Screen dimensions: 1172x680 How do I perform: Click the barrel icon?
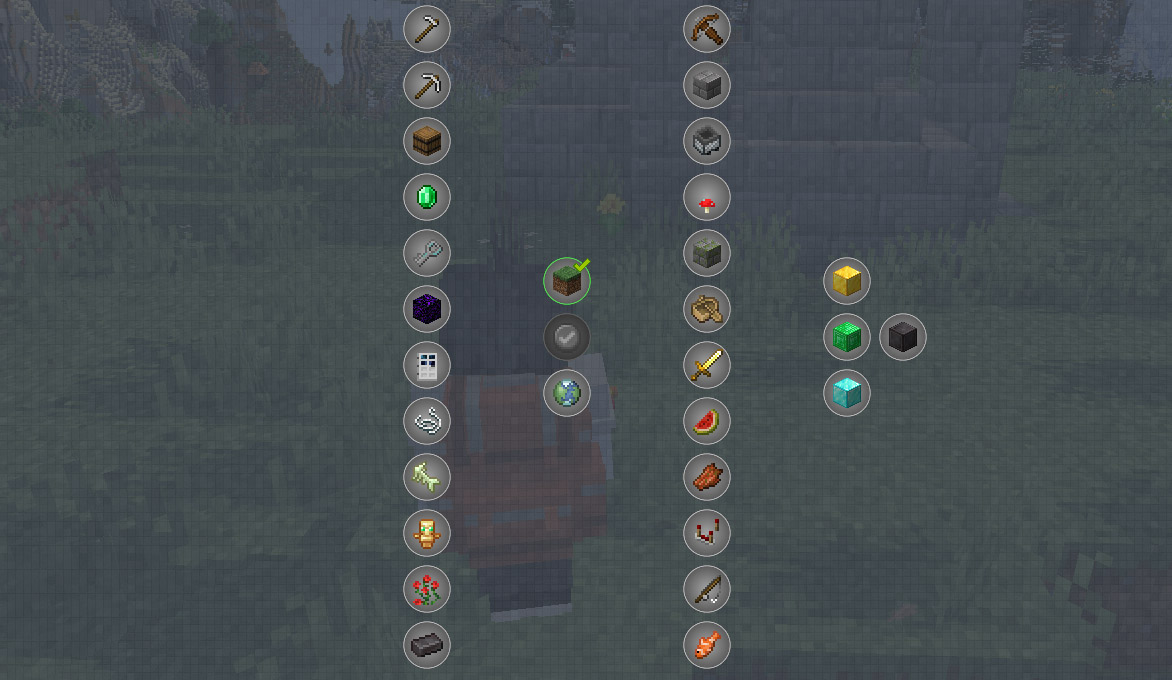[427, 141]
